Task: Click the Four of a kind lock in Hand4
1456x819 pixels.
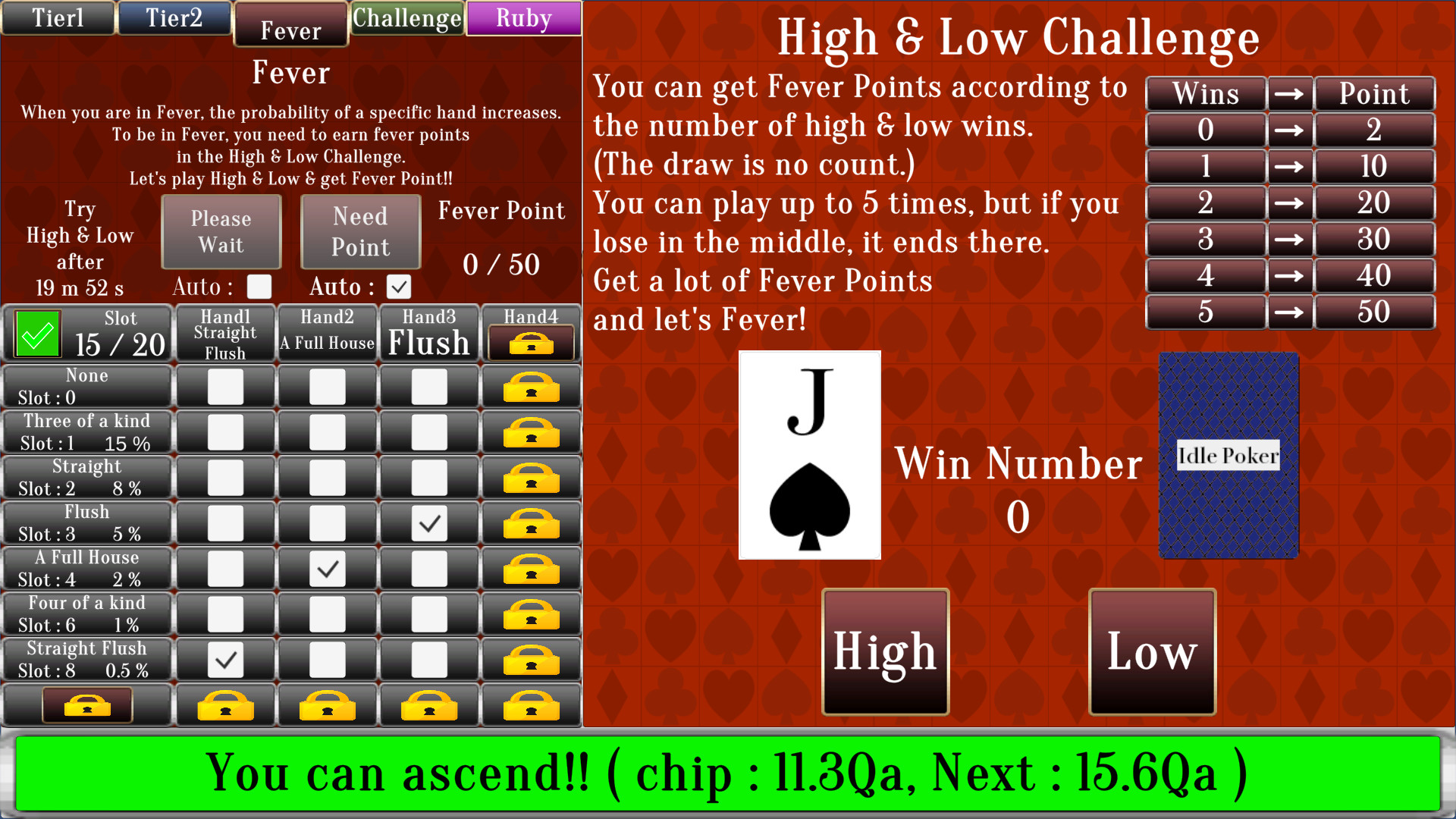Action: (x=530, y=614)
